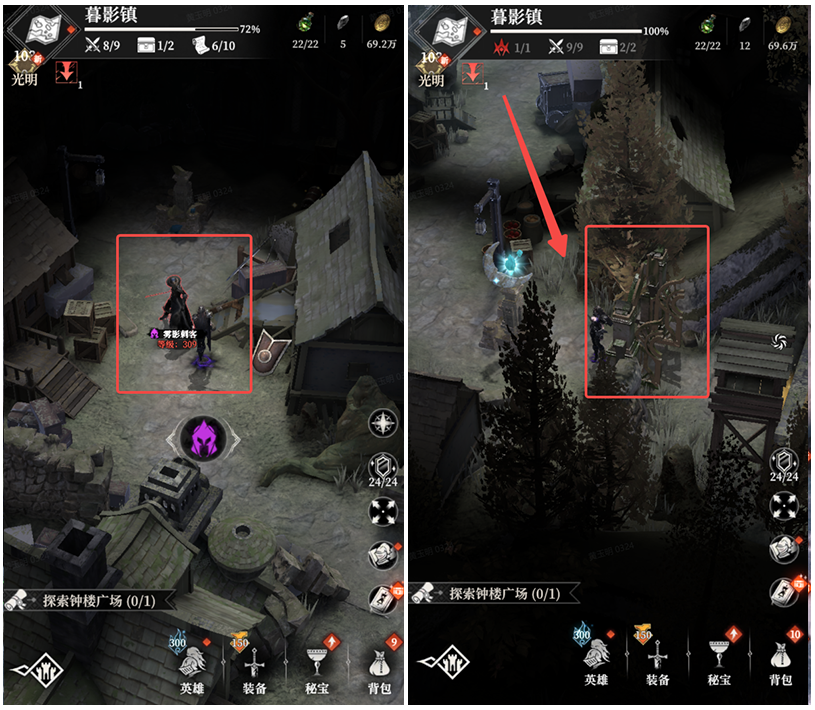
Task: Tap the 24/24 shield icon in the right screenshot
Action: click(784, 463)
